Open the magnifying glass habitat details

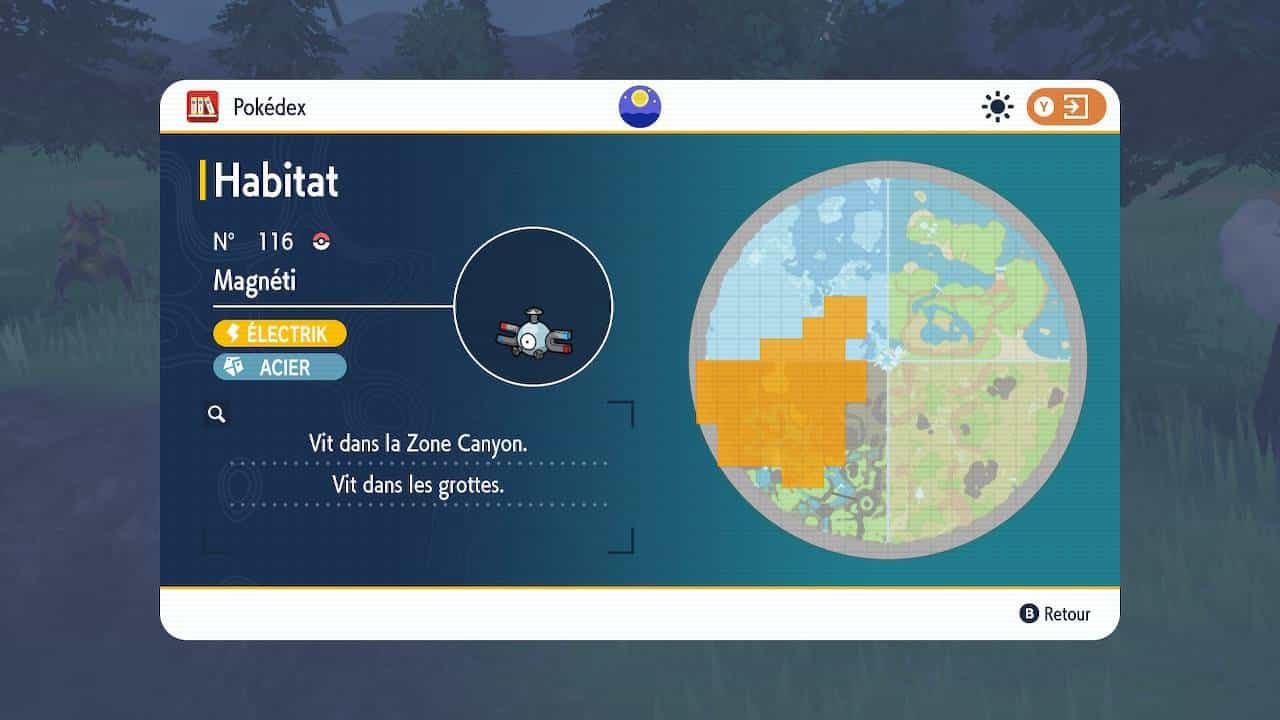[217, 414]
